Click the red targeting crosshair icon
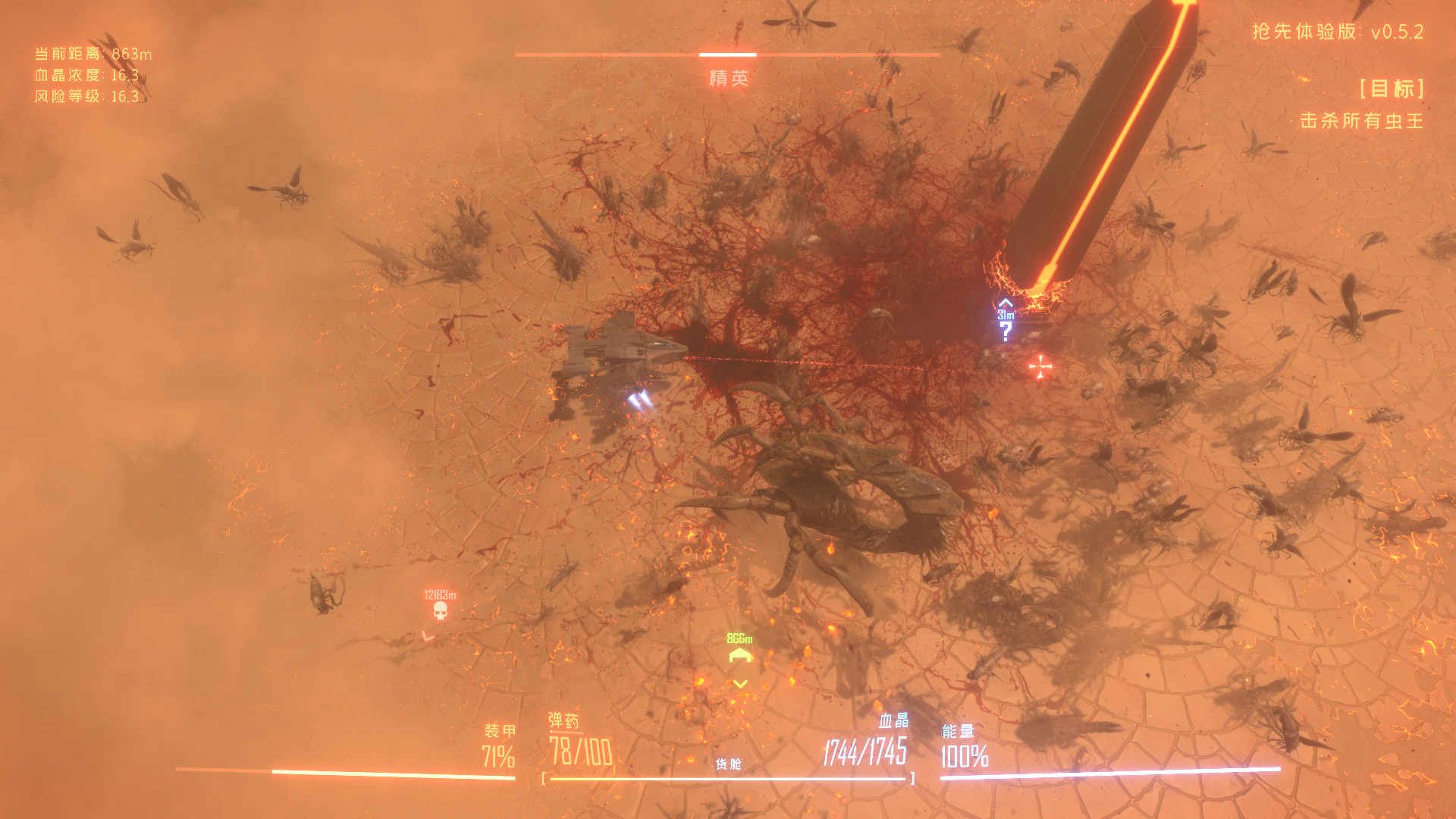 [x=1039, y=366]
